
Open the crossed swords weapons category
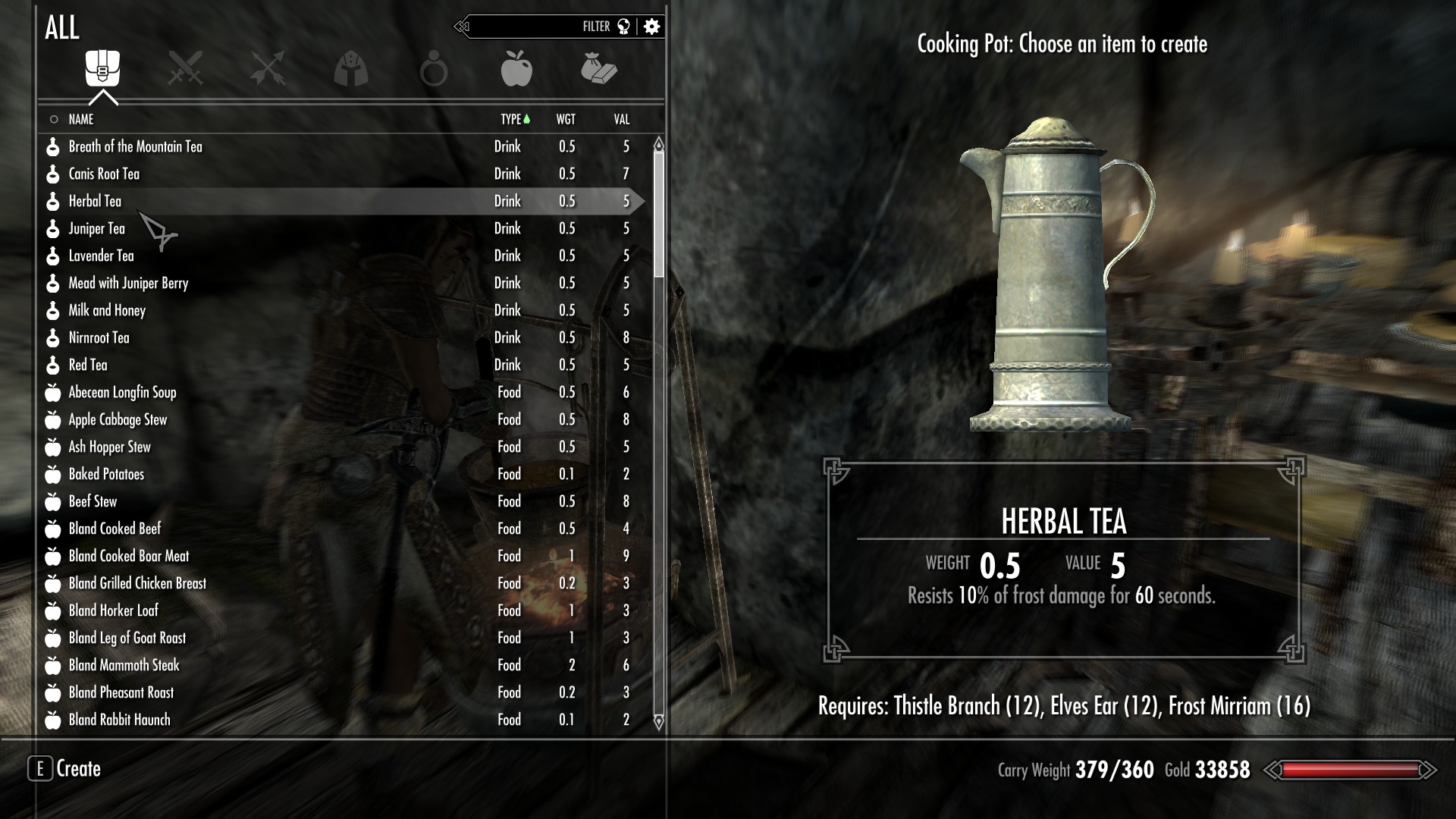click(185, 69)
